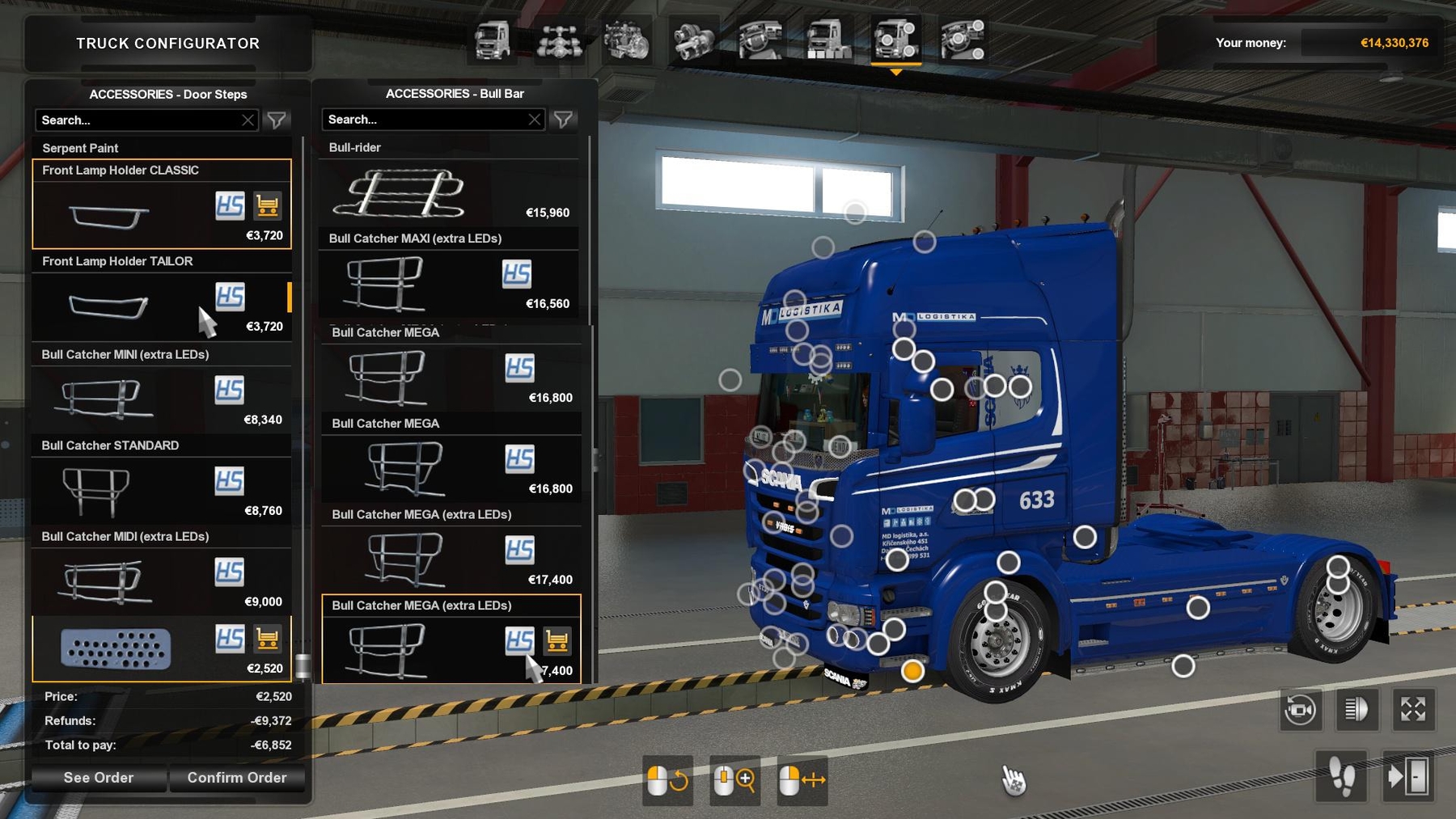Image resolution: width=1456 pixels, height=819 pixels.
Task: Choose Front Lamp Holder TAILOR item
Action: click(162, 296)
